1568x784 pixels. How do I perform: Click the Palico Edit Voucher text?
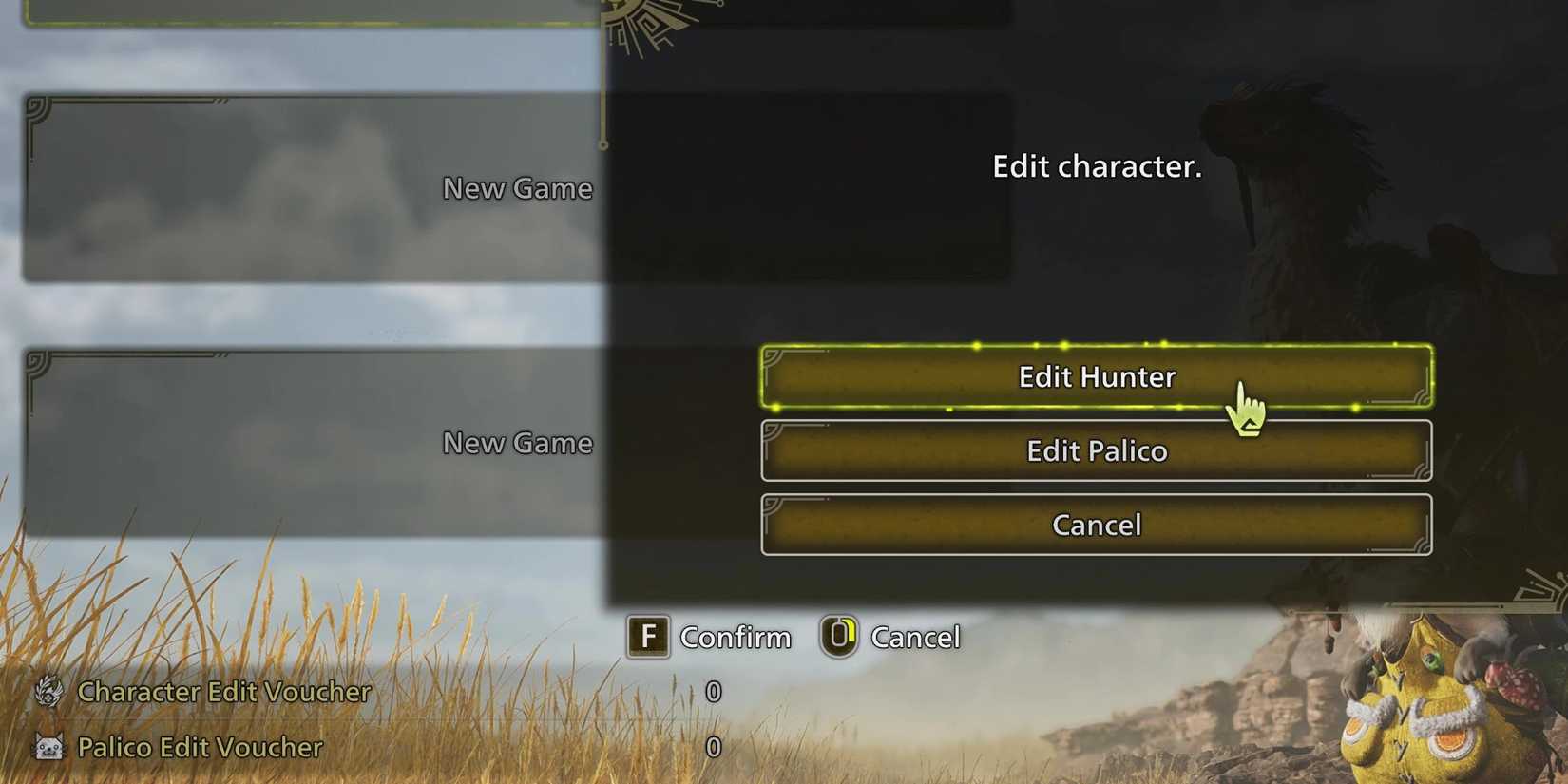point(200,749)
